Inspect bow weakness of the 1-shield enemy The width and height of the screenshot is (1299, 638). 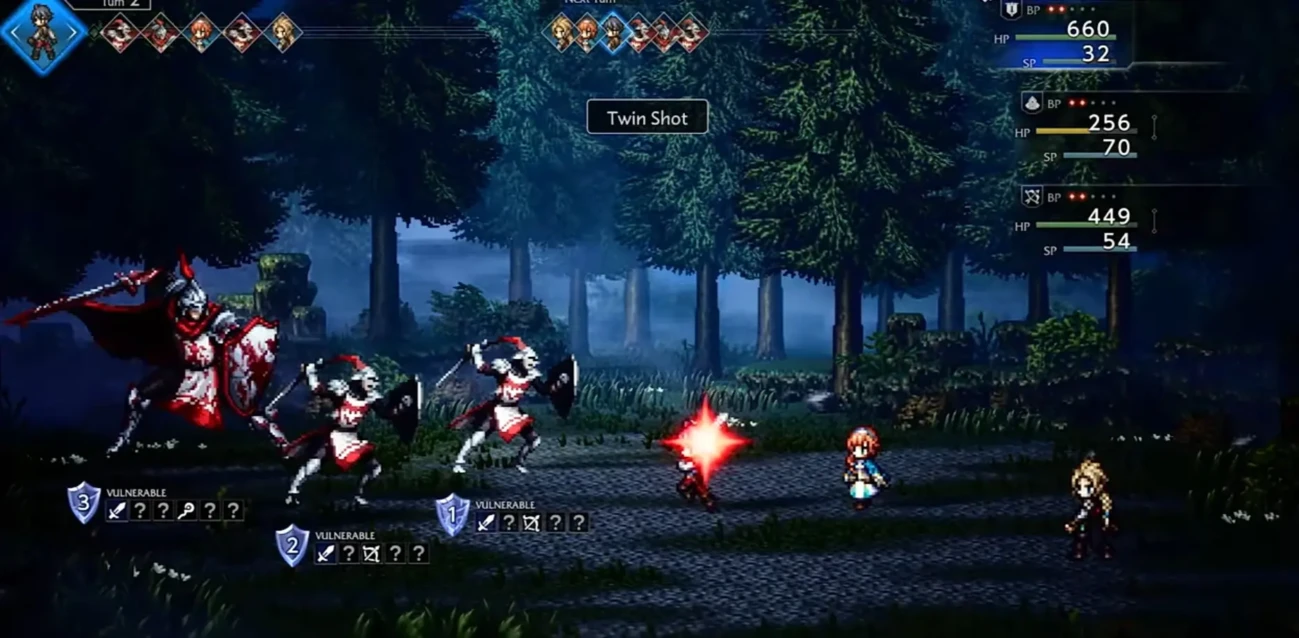point(533,522)
